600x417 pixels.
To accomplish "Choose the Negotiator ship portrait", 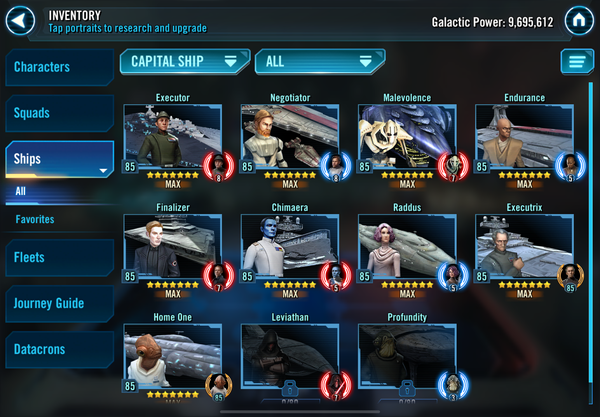I will (289, 138).
